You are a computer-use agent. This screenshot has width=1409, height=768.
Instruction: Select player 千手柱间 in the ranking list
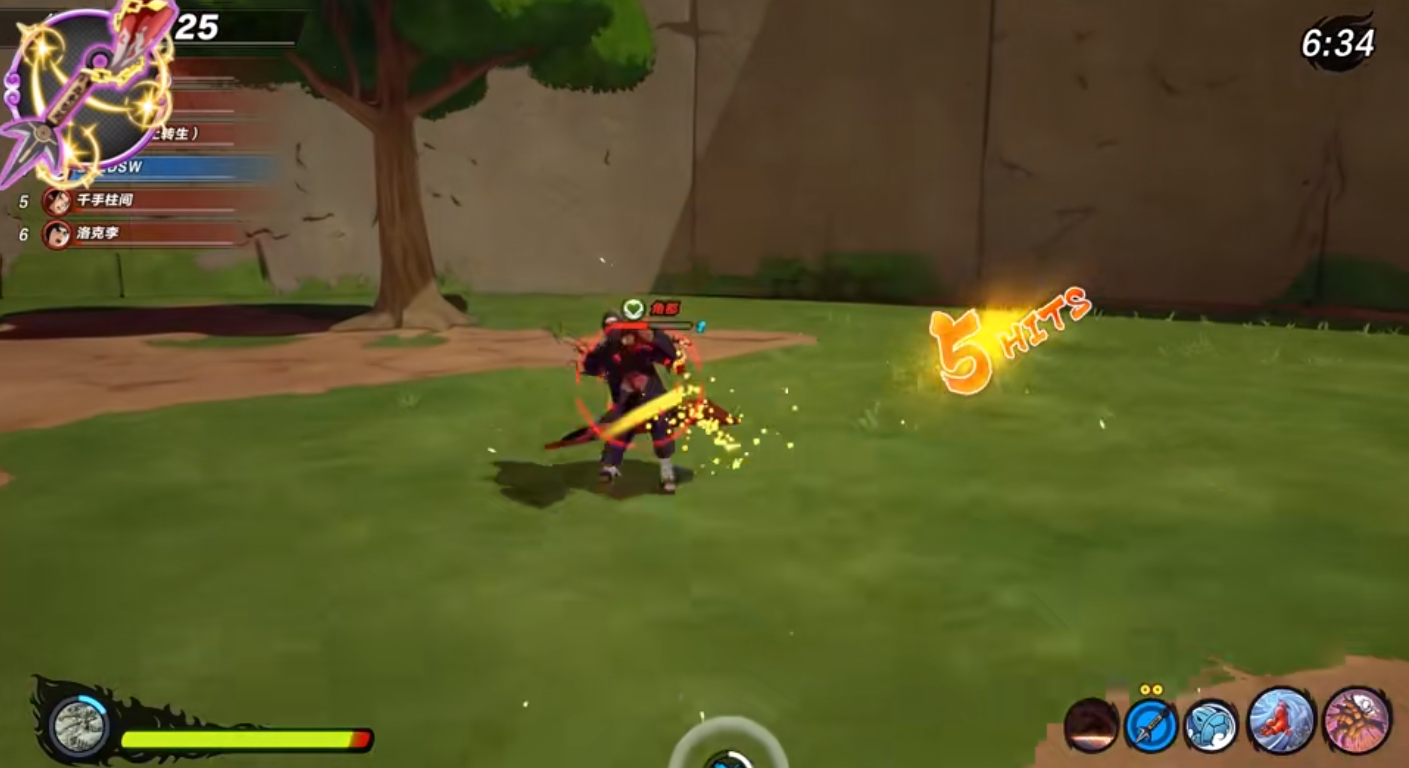click(140, 201)
